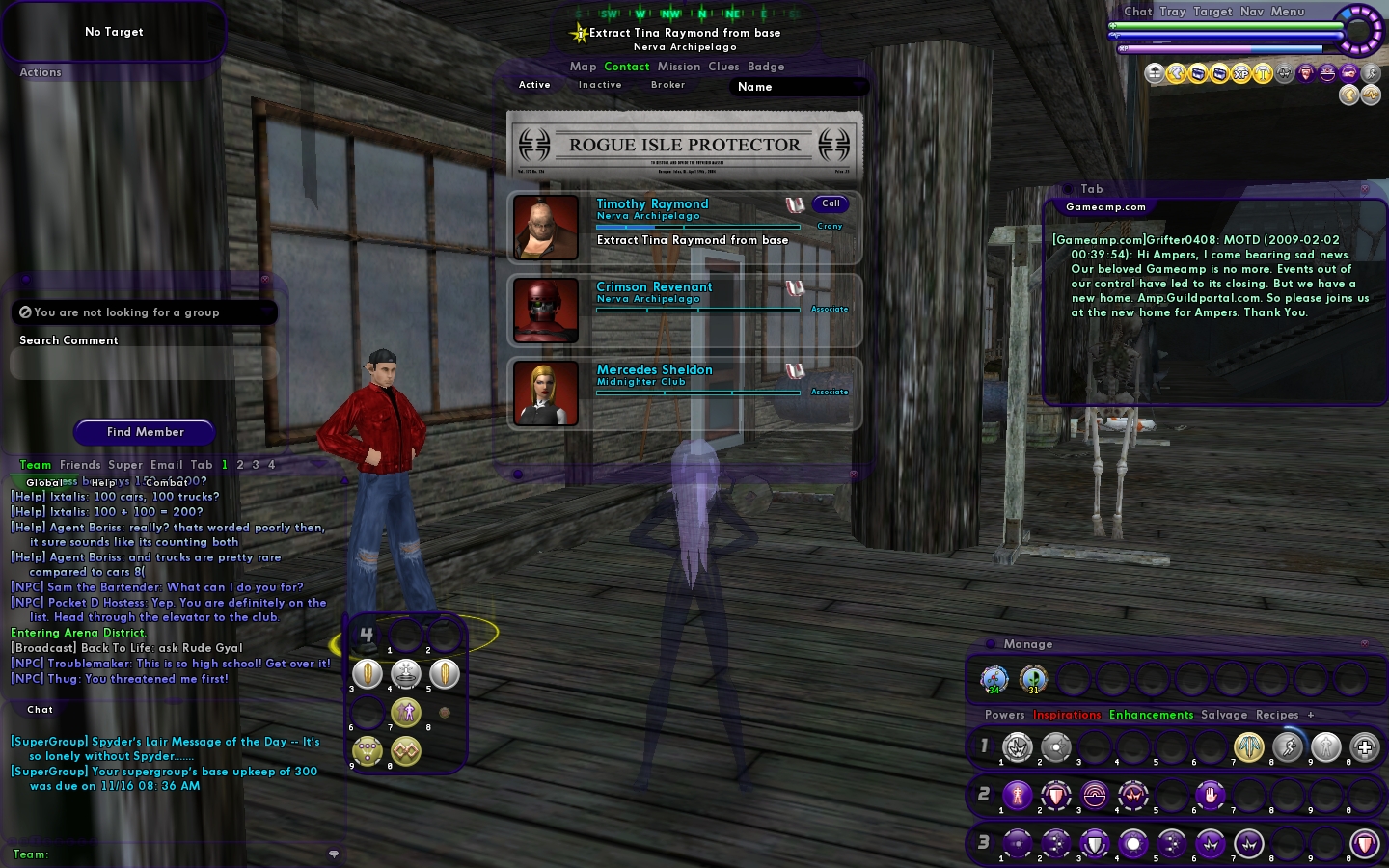
Task: Switch to Inspirations tray tab
Action: coord(1067,715)
